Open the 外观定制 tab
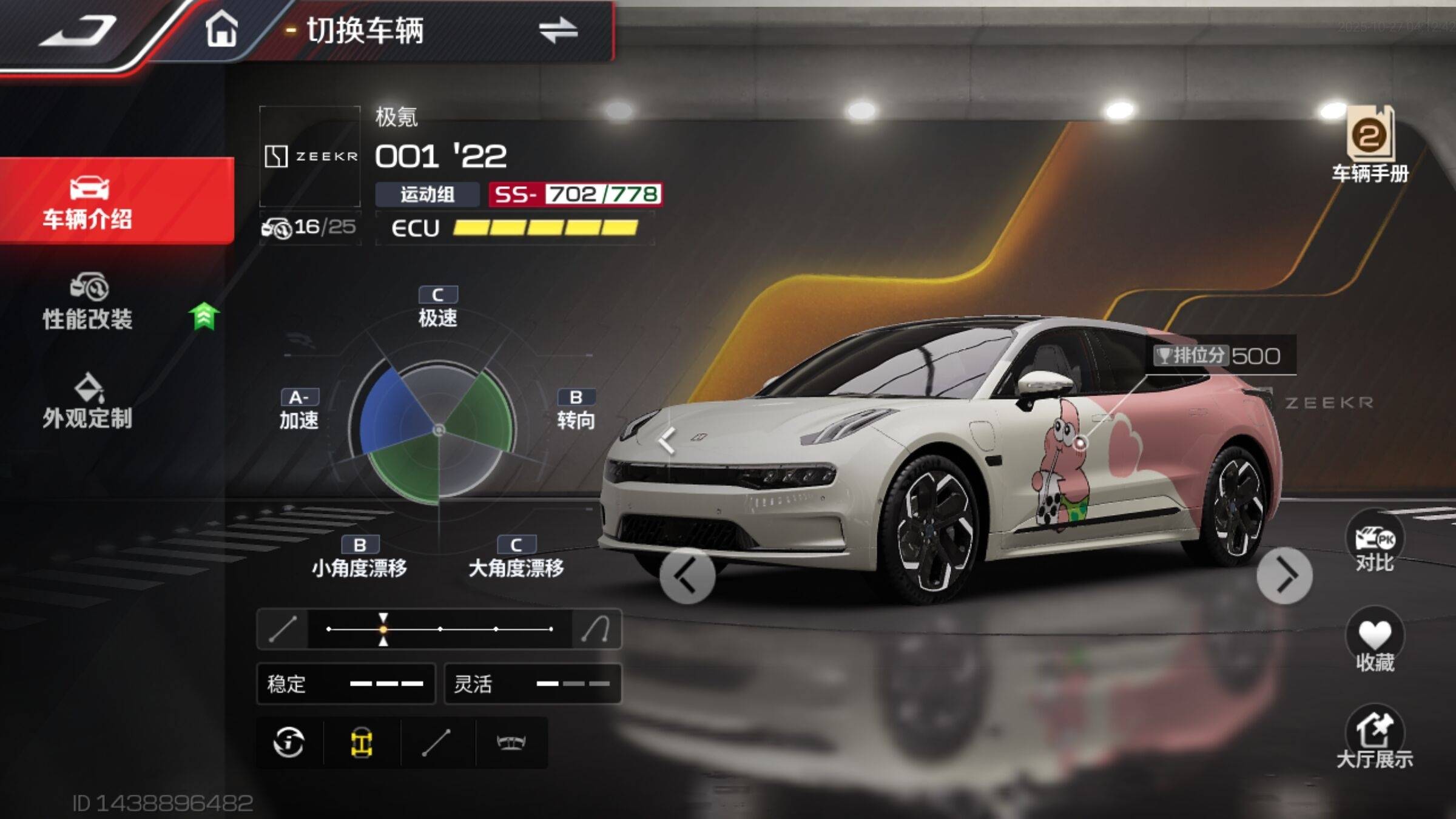1456x819 pixels. click(x=88, y=402)
